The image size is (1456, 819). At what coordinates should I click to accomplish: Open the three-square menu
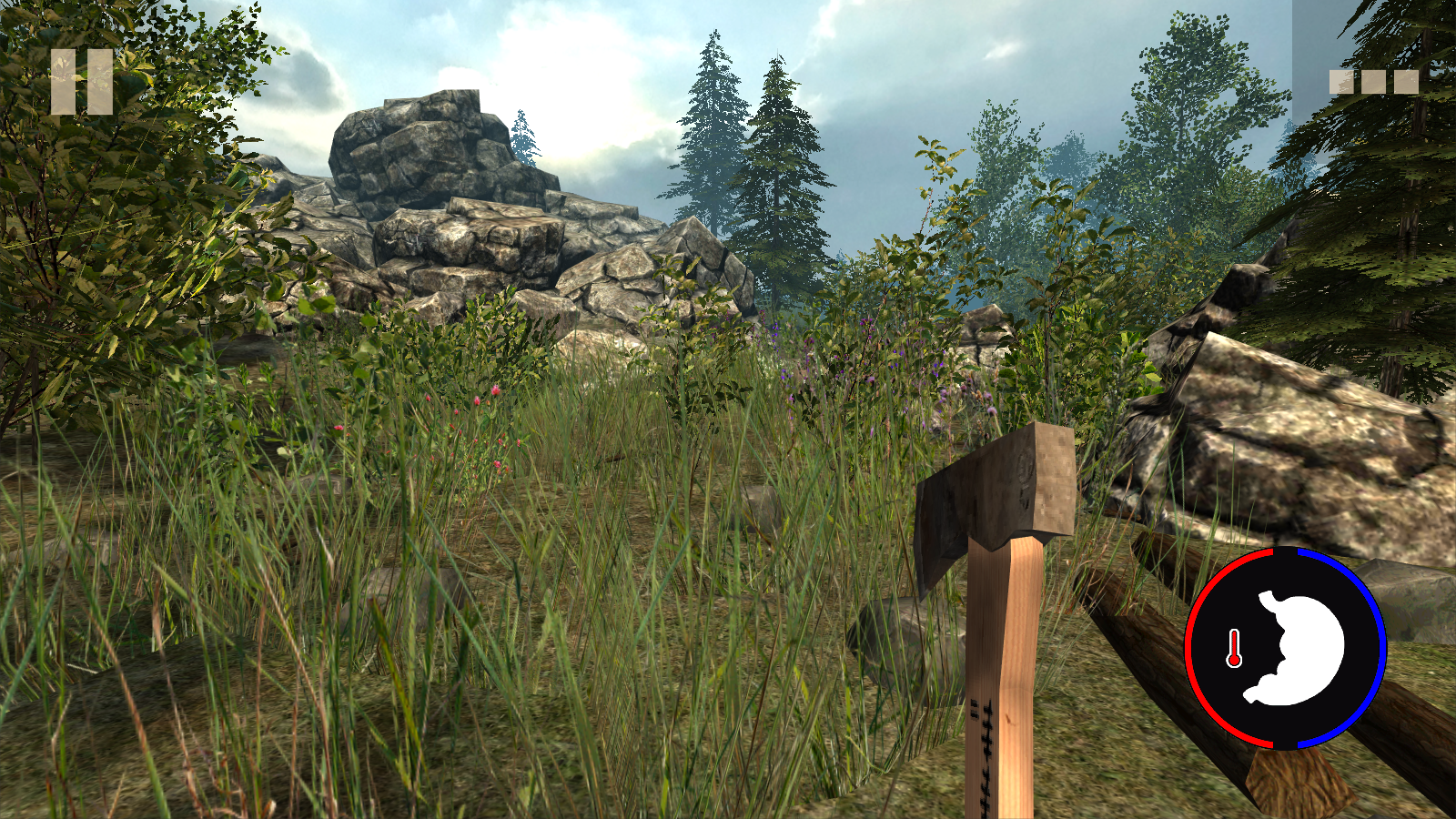1373,82
